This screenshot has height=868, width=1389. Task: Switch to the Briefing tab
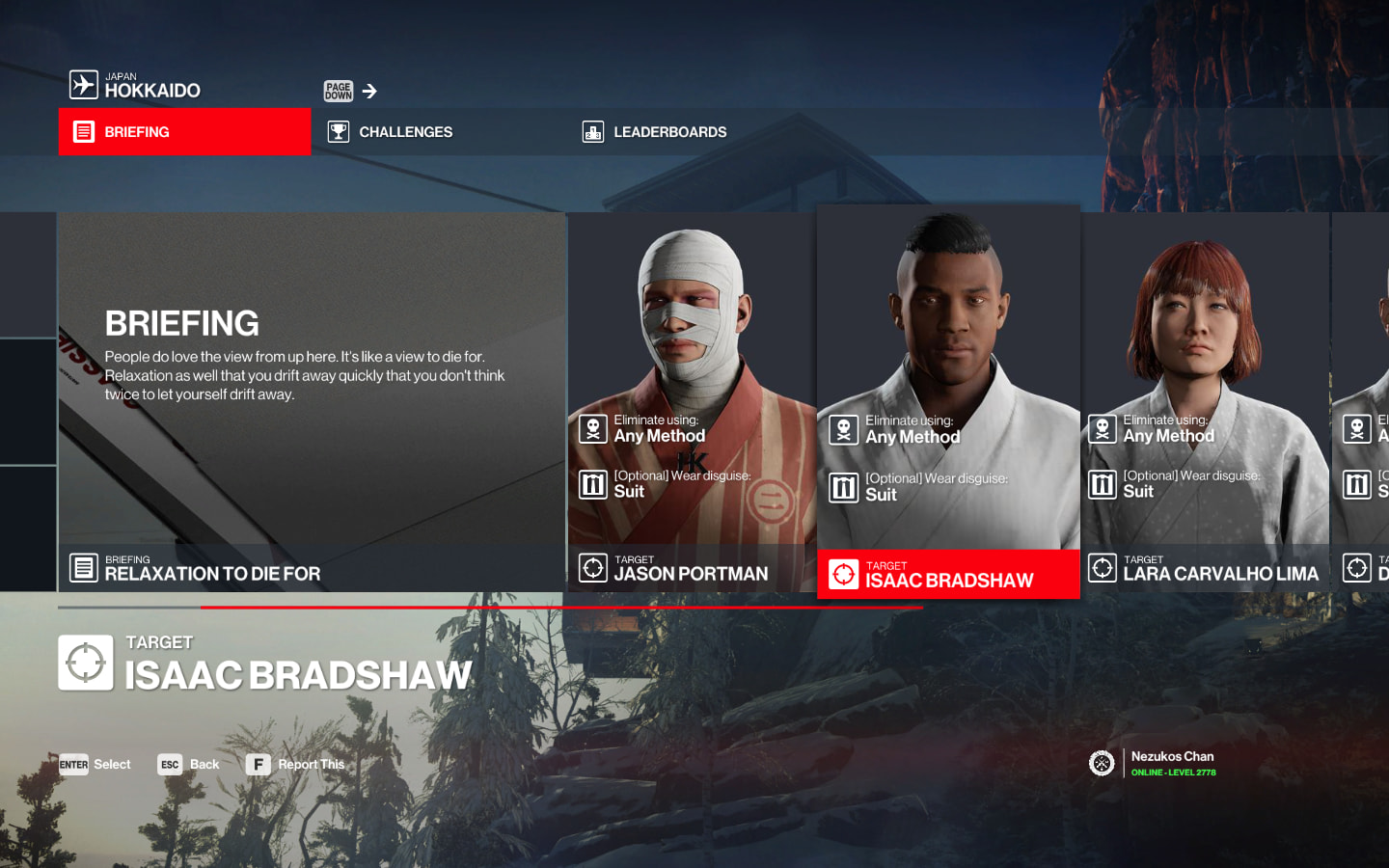pos(184,132)
